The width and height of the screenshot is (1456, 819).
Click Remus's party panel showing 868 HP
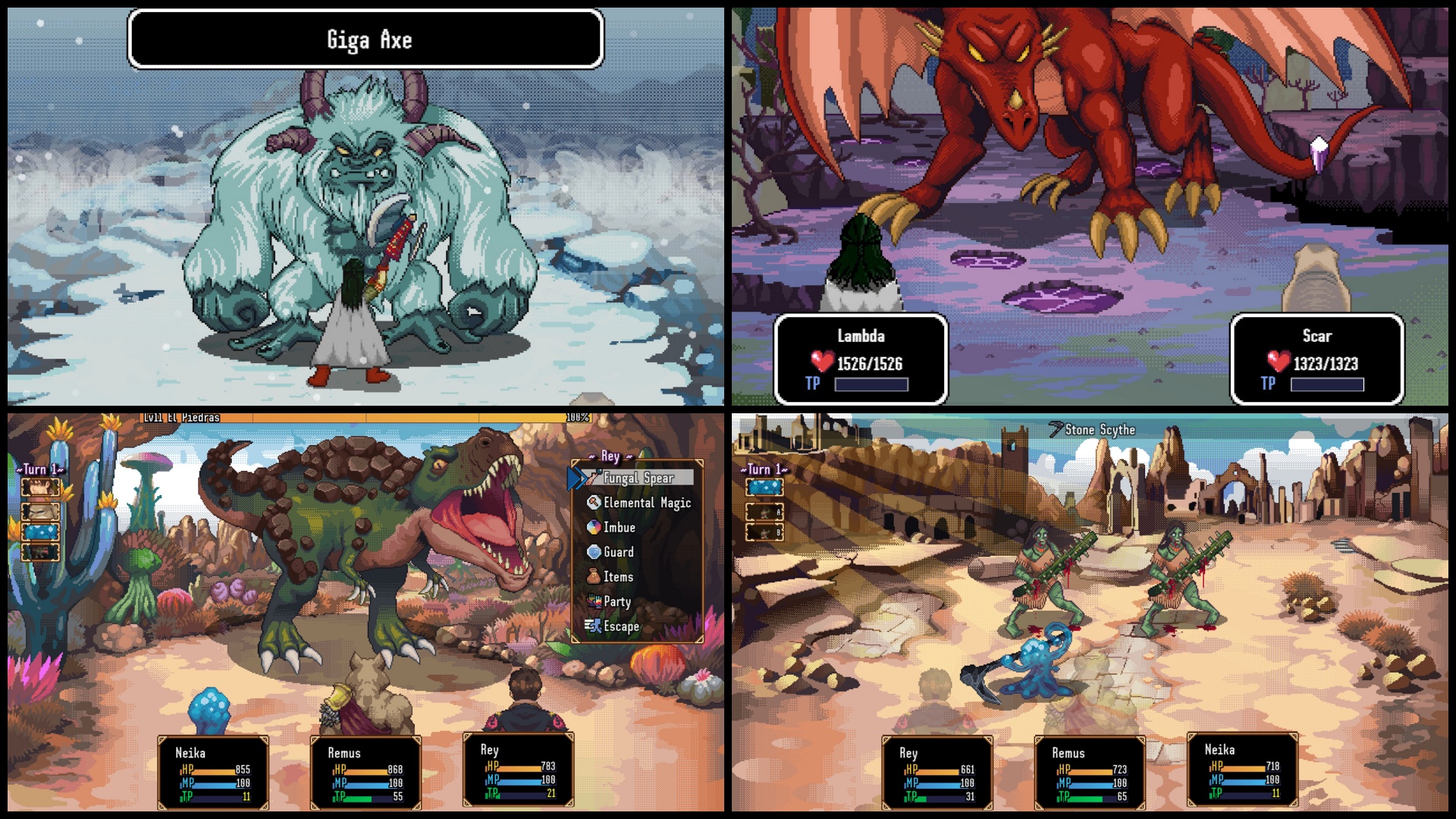[x=366, y=773]
